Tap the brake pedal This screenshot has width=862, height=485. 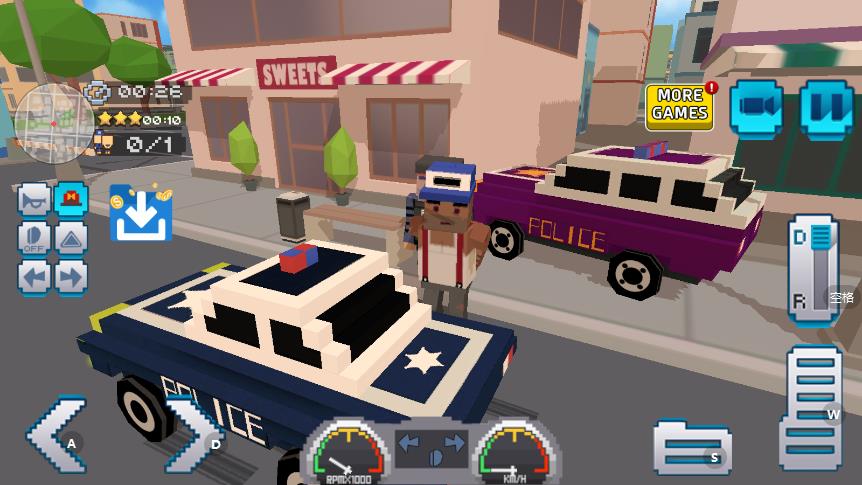(691, 446)
